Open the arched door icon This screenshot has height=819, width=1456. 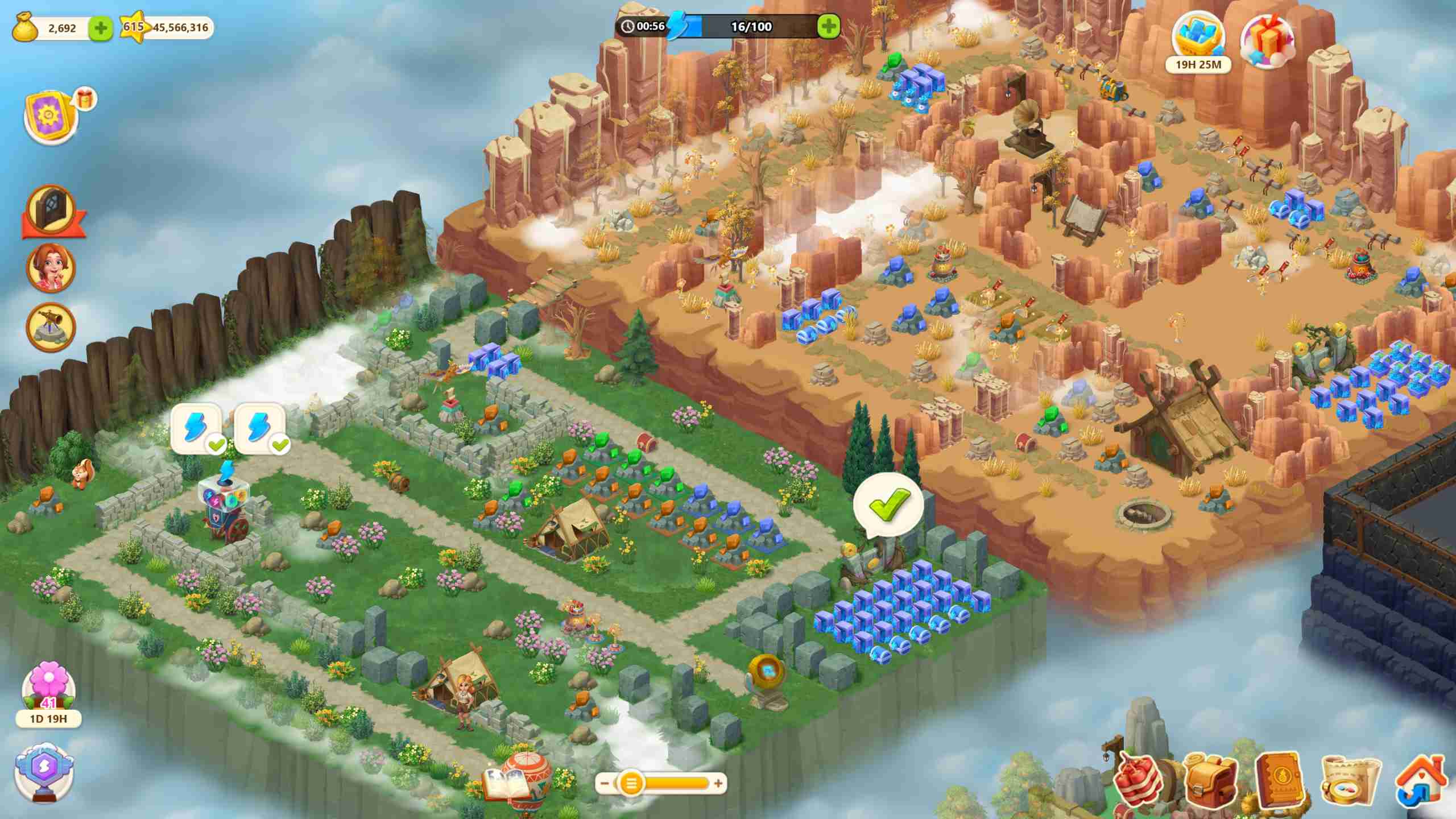51,209
